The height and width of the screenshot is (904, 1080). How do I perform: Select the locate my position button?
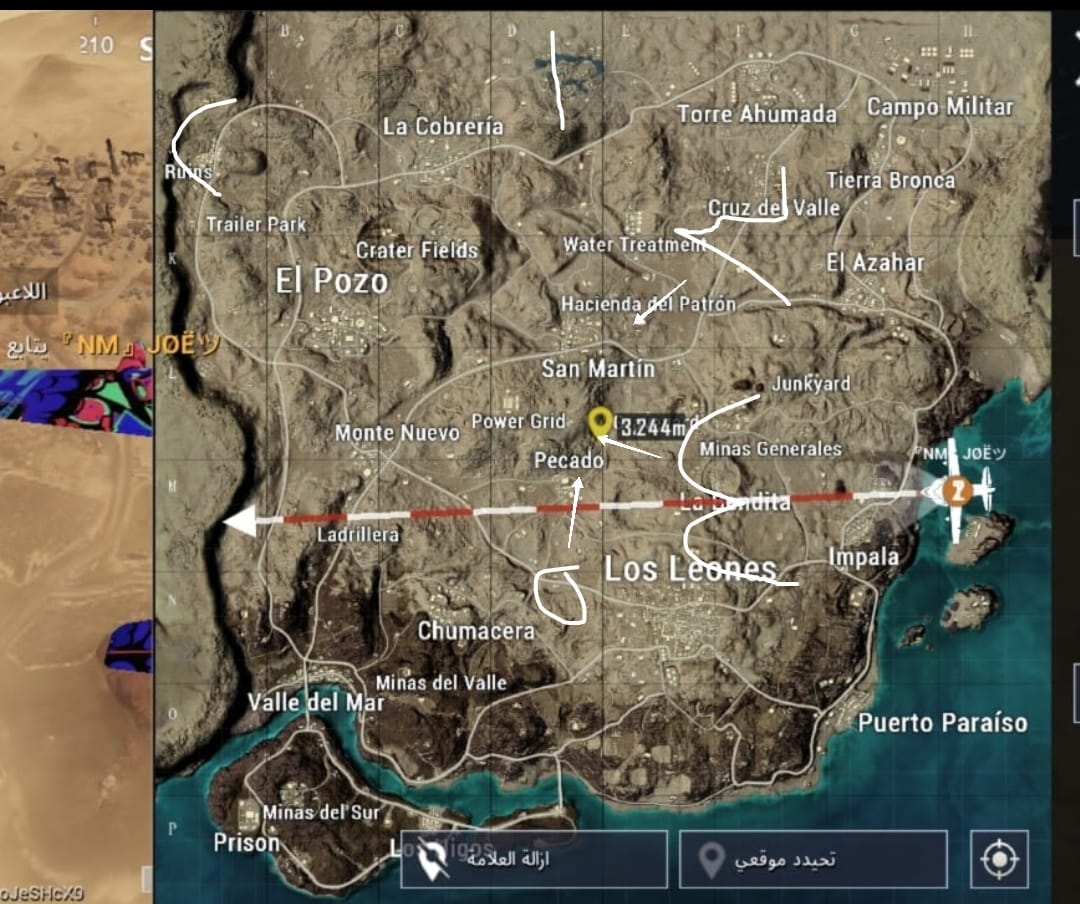(x=812, y=859)
